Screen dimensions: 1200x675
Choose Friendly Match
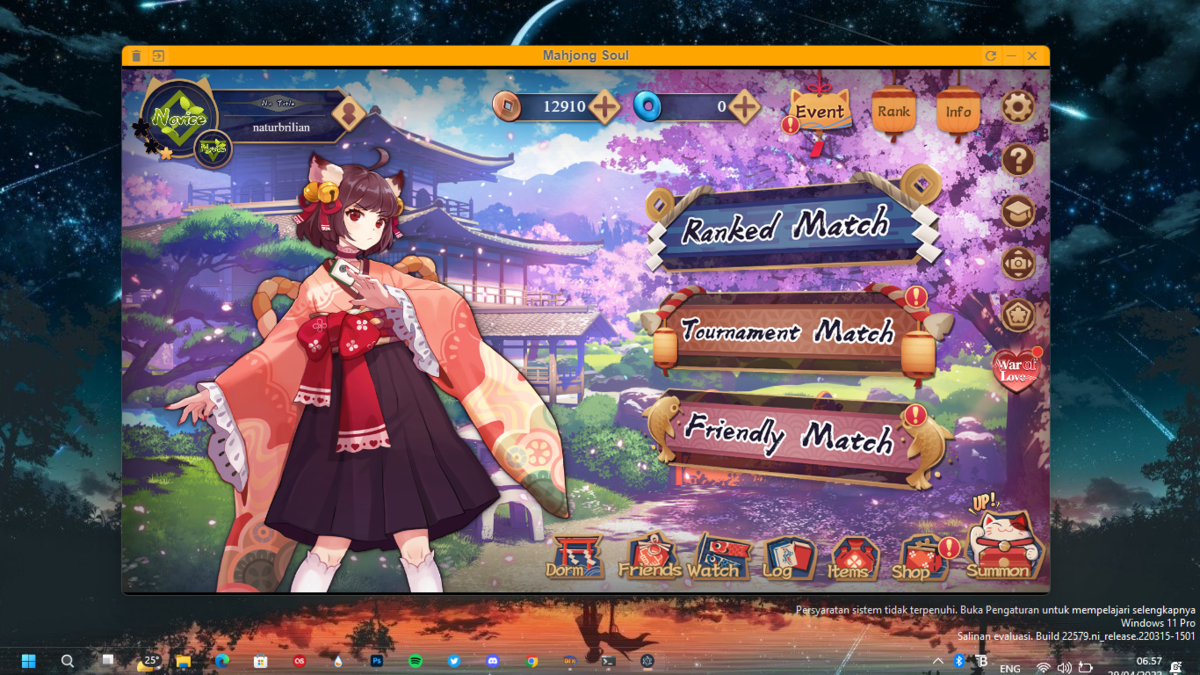pyautogui.click(x=787, y=436)
